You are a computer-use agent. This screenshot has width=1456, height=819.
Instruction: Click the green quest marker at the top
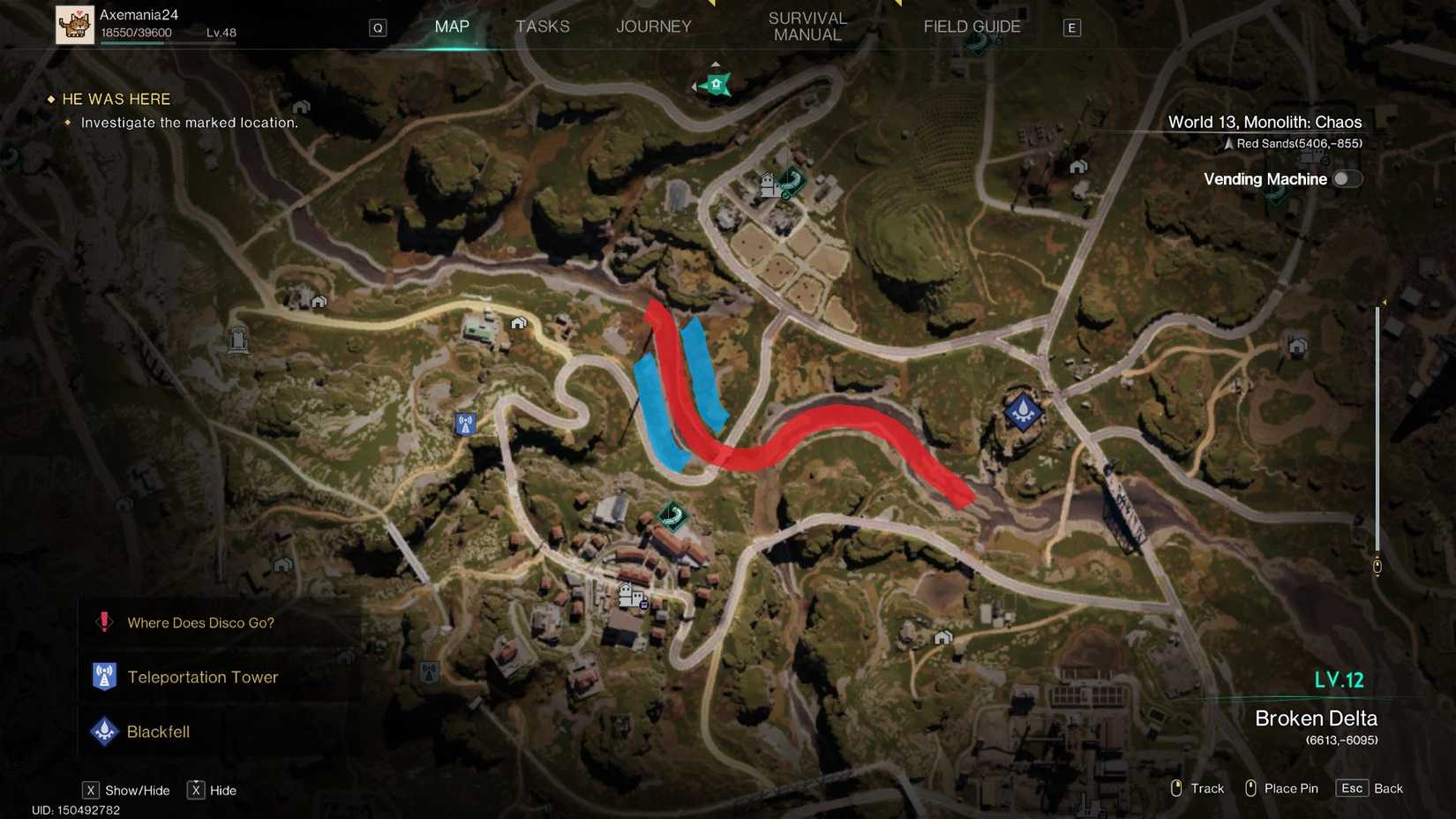[714, 84]
